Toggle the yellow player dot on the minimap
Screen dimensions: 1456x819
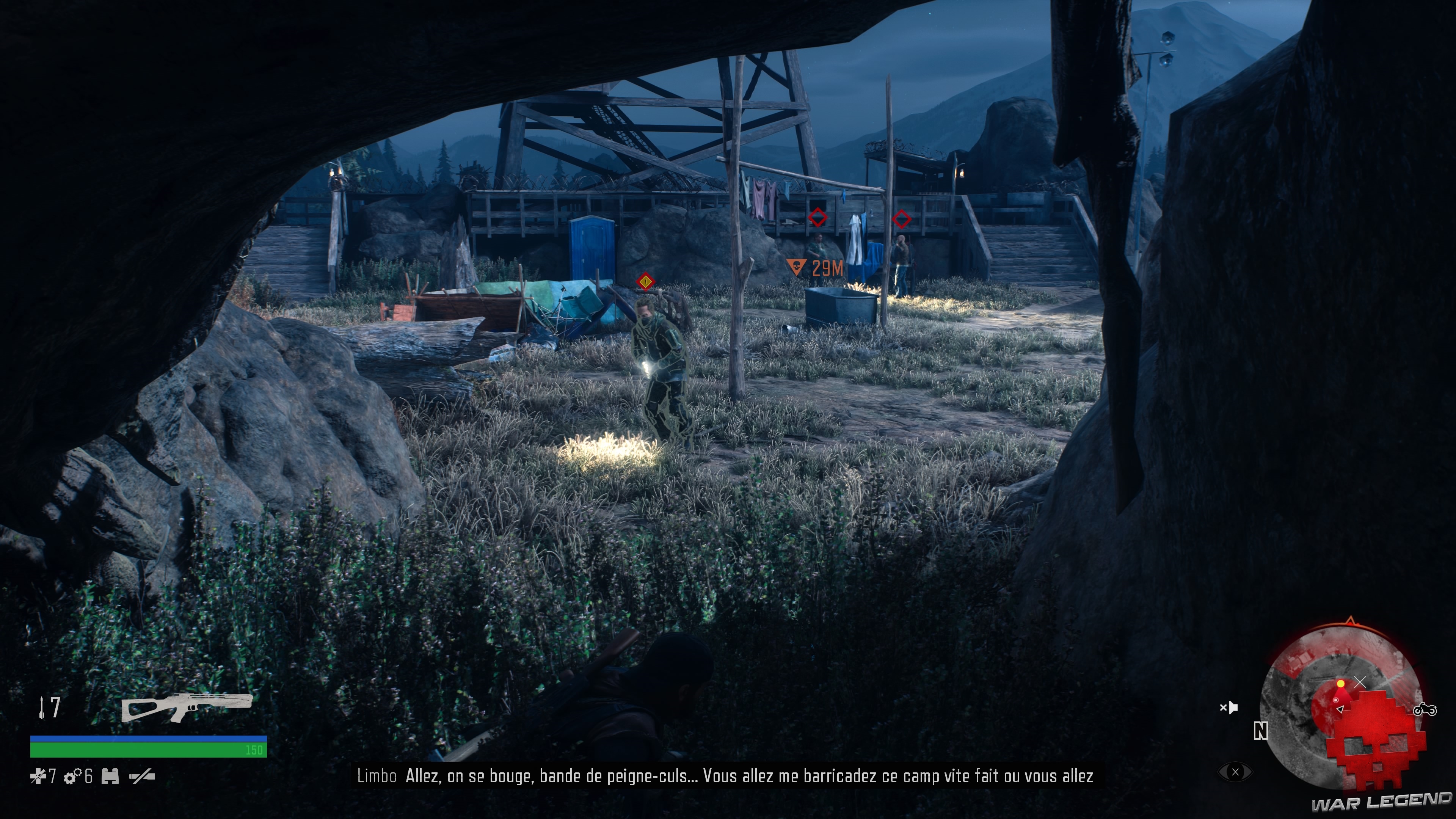[1341, 684]
